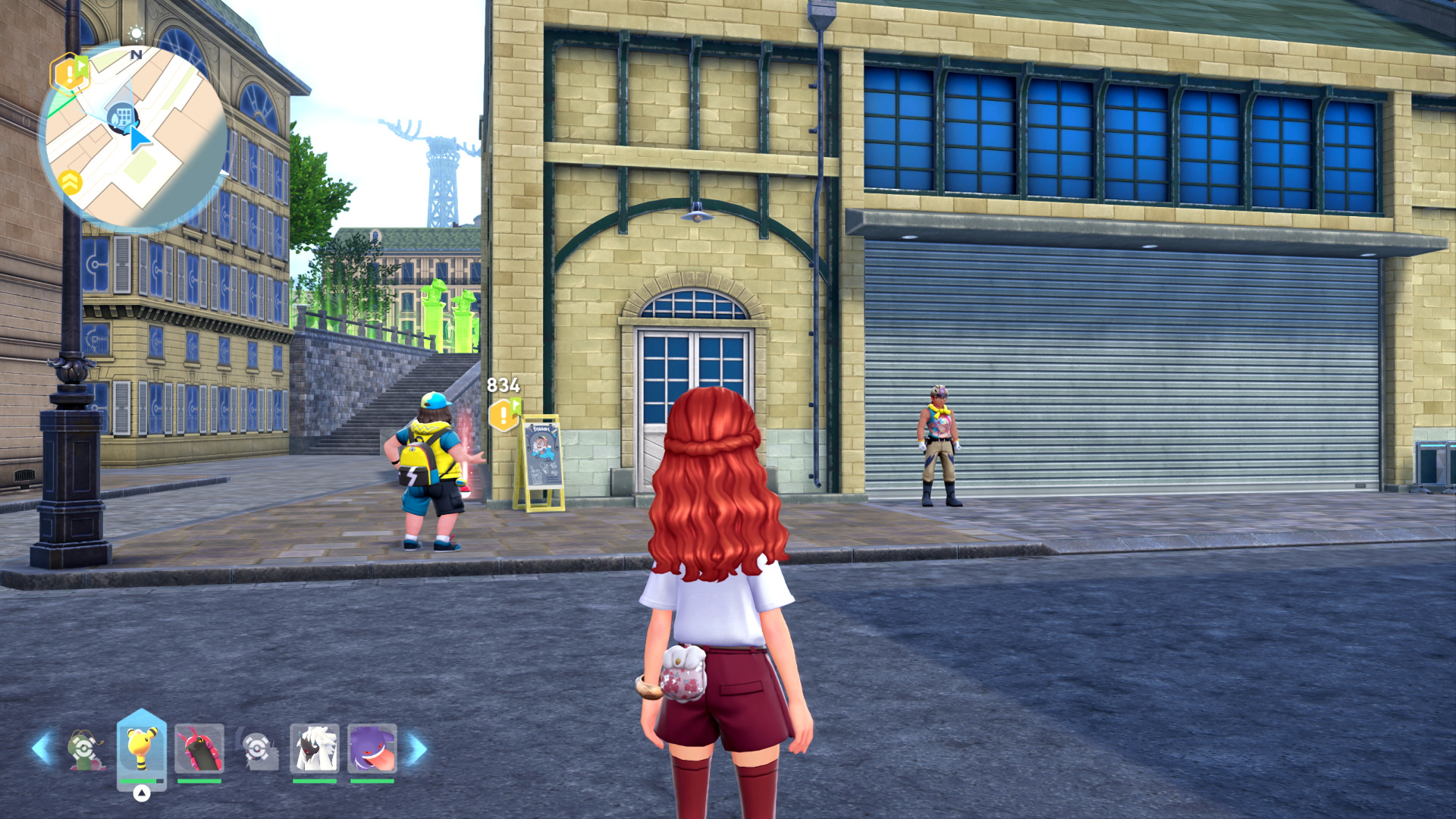This screenshot has width=1456, height=819.
Task: Cycle party left with the blue arrow
Action: tap(42, 748)
